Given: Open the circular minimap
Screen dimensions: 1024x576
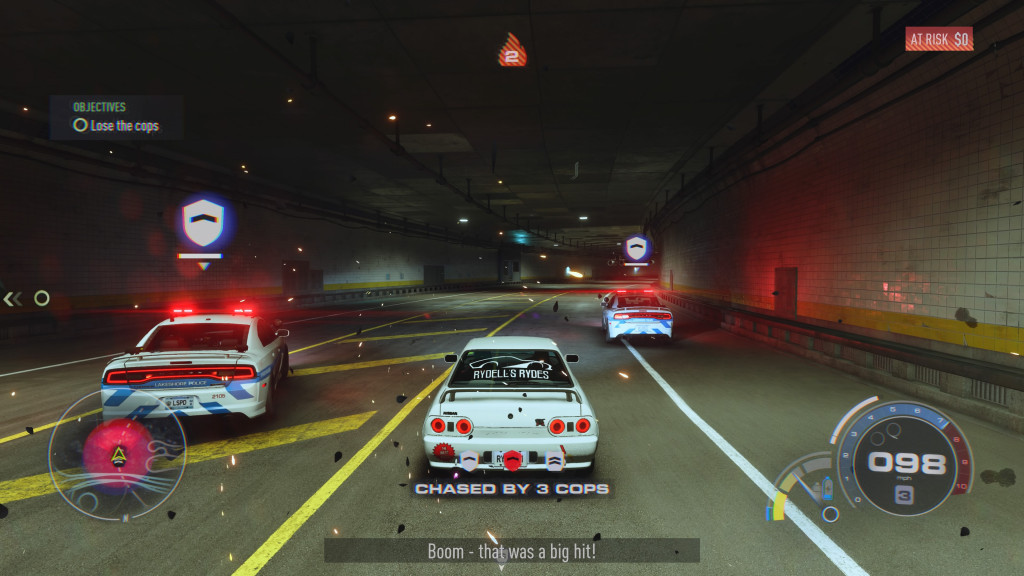Looking at the screenshot, I should pyautogui.click(x=117, y=453).
